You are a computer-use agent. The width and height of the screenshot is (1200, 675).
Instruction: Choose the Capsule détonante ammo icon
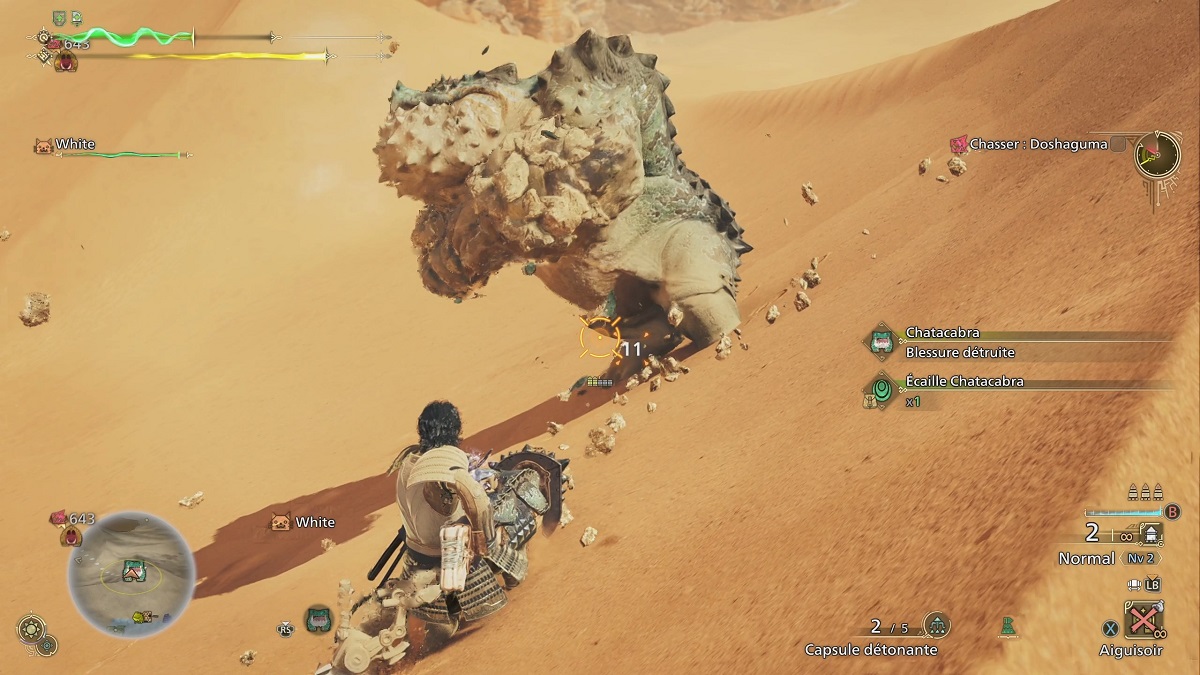tap(937, 626)
